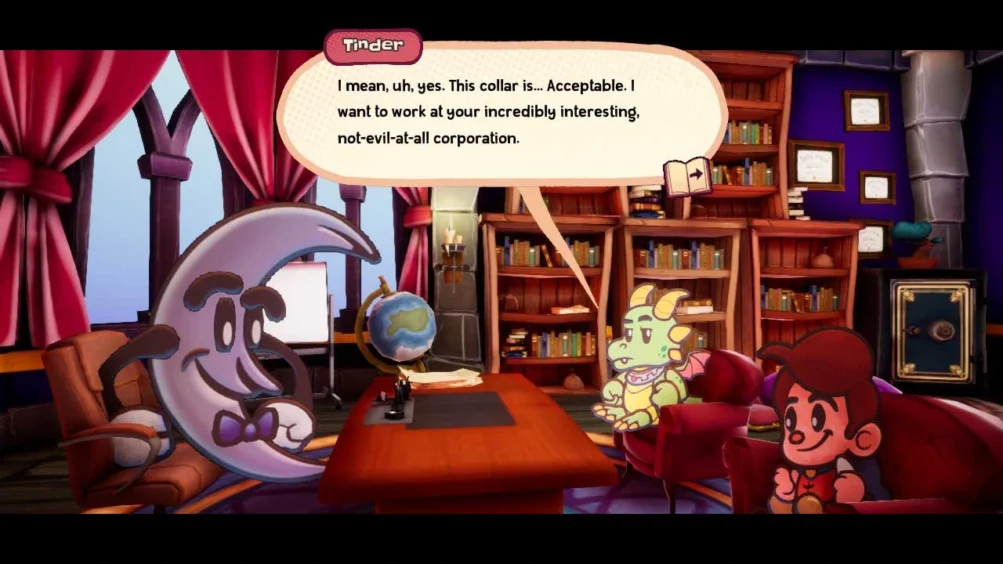Screen dimensions: 1003x564
Task: Advance dialogue with the book arrow icon
Action: [687, 176]
